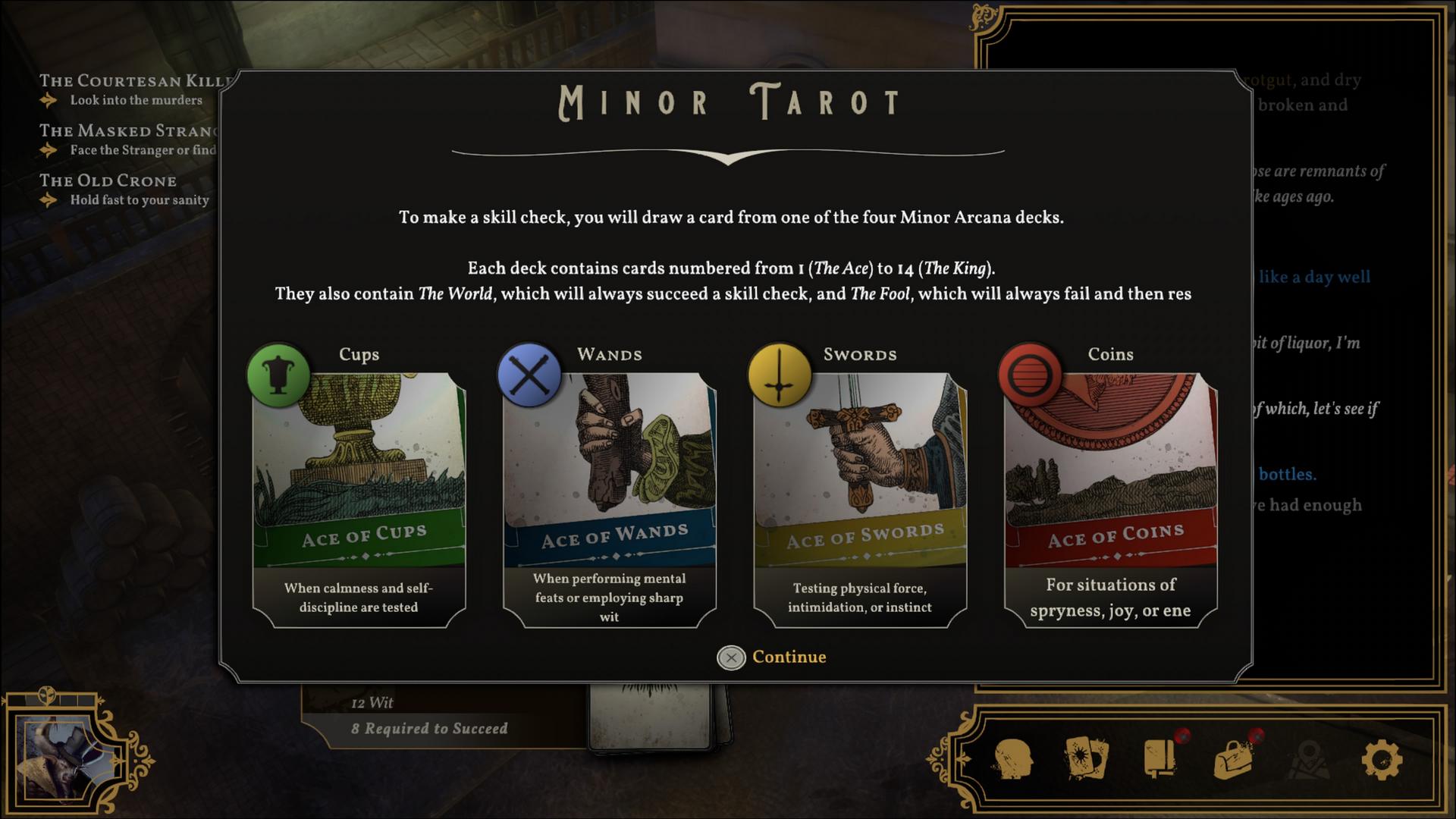Continue past the Minor Tarot tutorial

772,657
